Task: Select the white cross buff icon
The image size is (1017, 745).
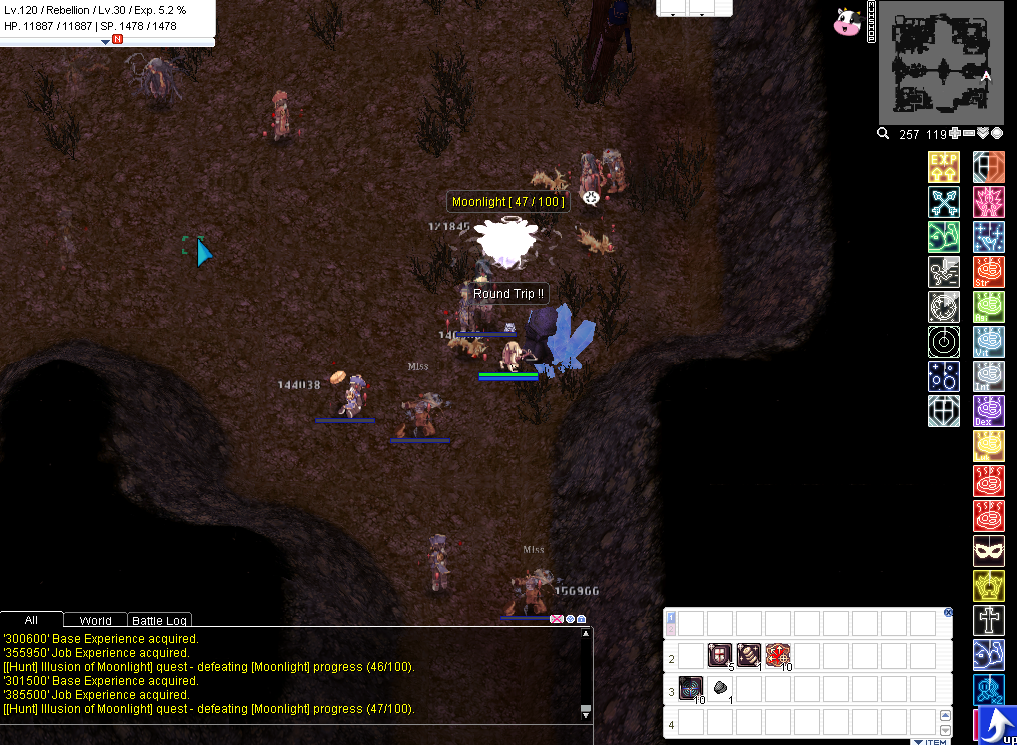Action: tap(988, 620)
